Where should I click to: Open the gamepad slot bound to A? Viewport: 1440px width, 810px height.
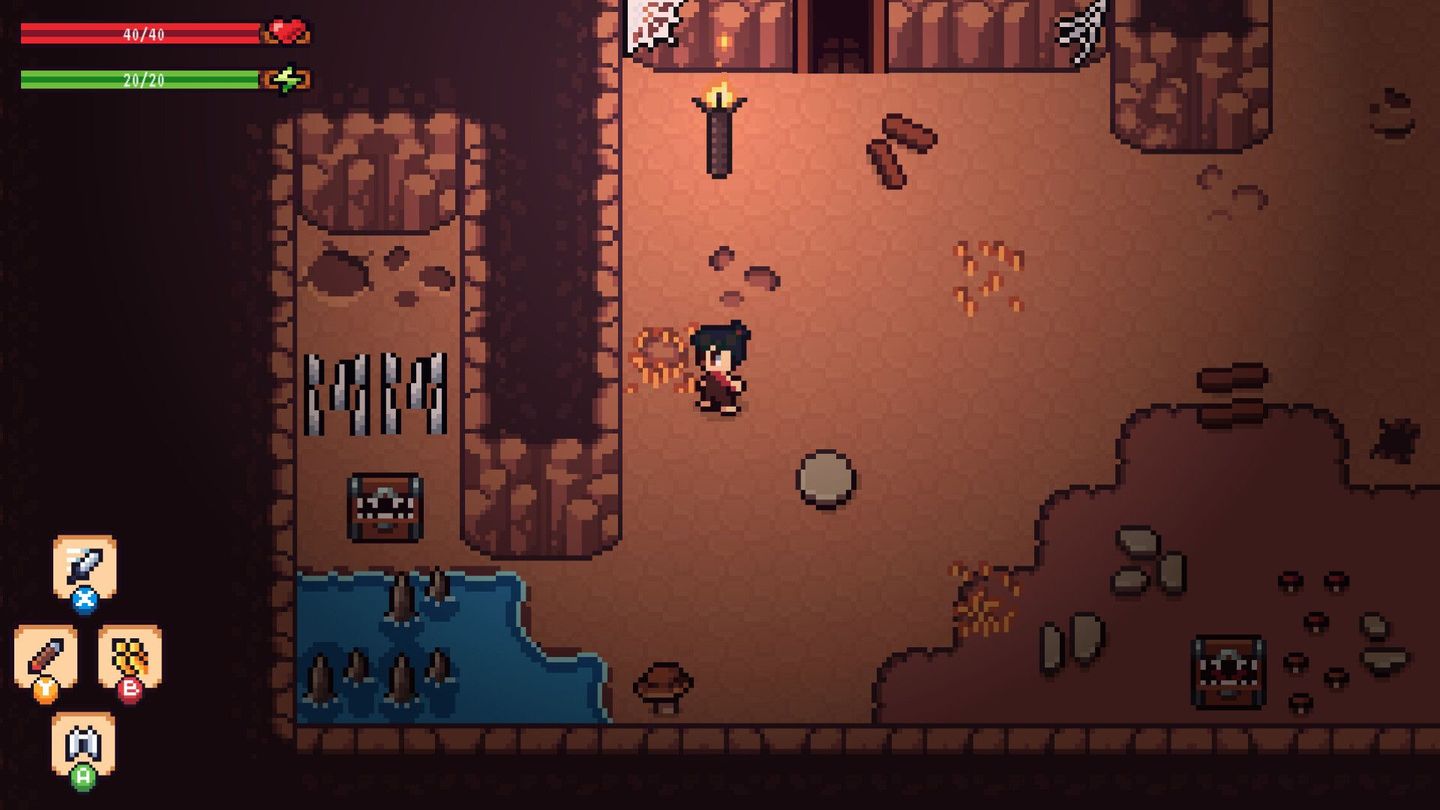[85, 740]
